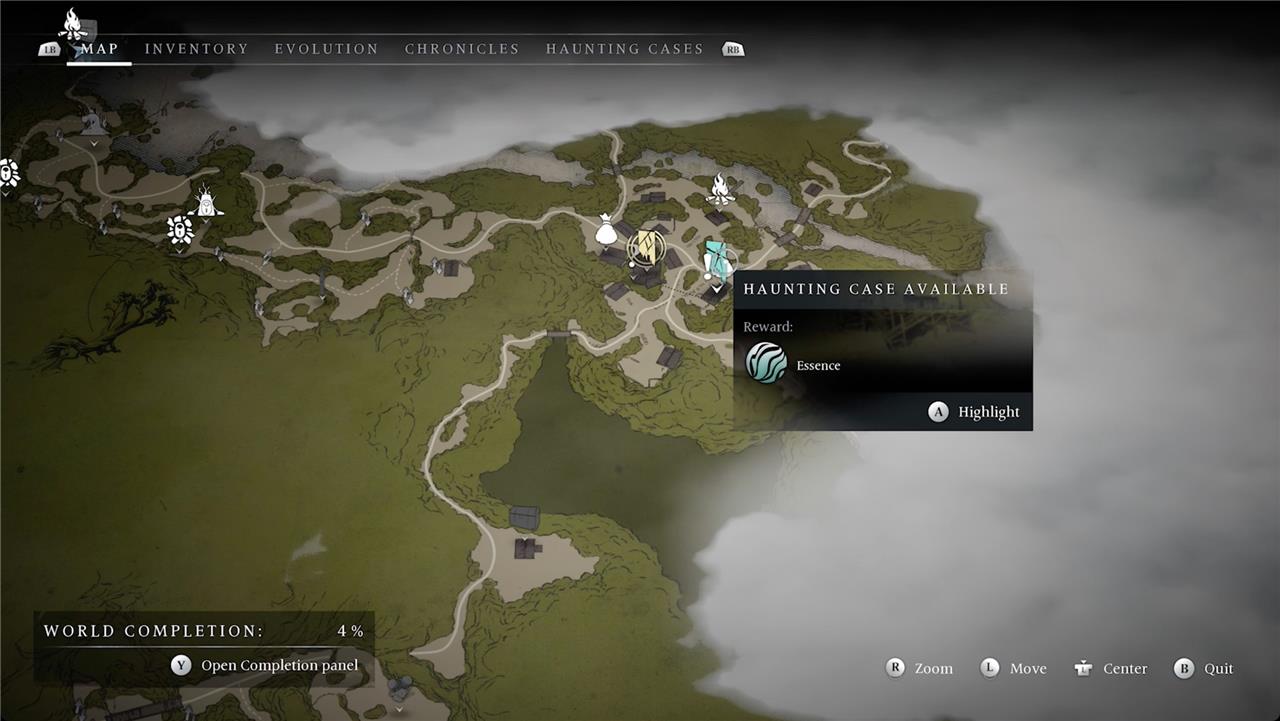The image size is (1280, 721).
Task: Switch to the Inventory tab
Action: pos(196,49)
